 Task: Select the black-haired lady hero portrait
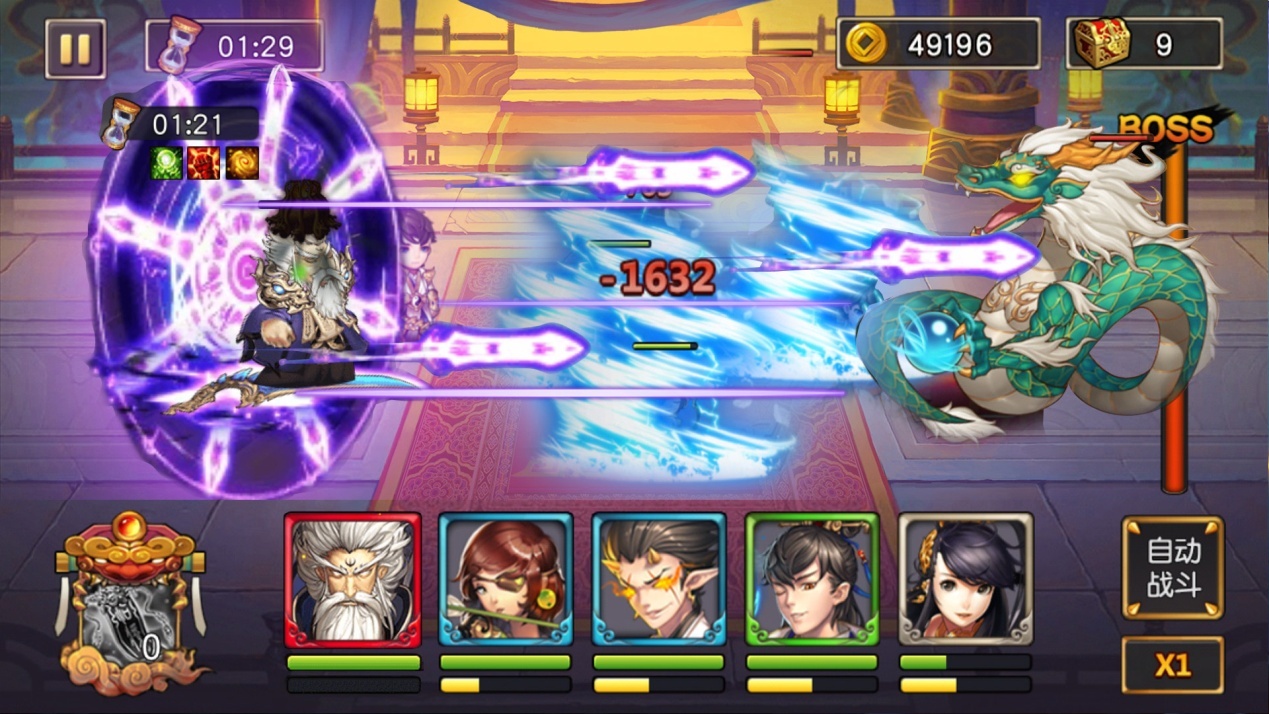(x=965, y=580)
